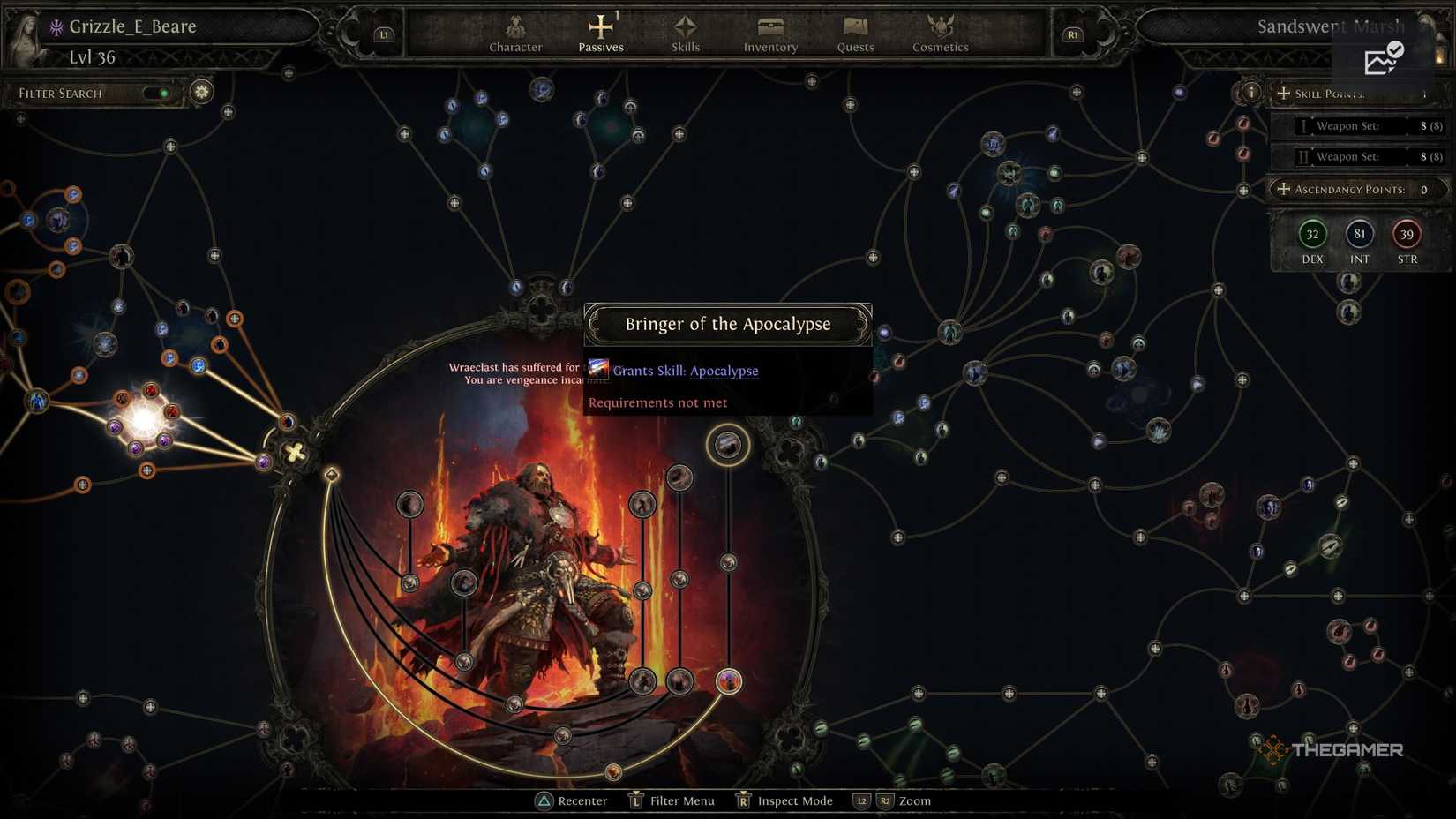Open filter options via the gear icon
This screenshot has width=1456, height=819.
(201, 92)
